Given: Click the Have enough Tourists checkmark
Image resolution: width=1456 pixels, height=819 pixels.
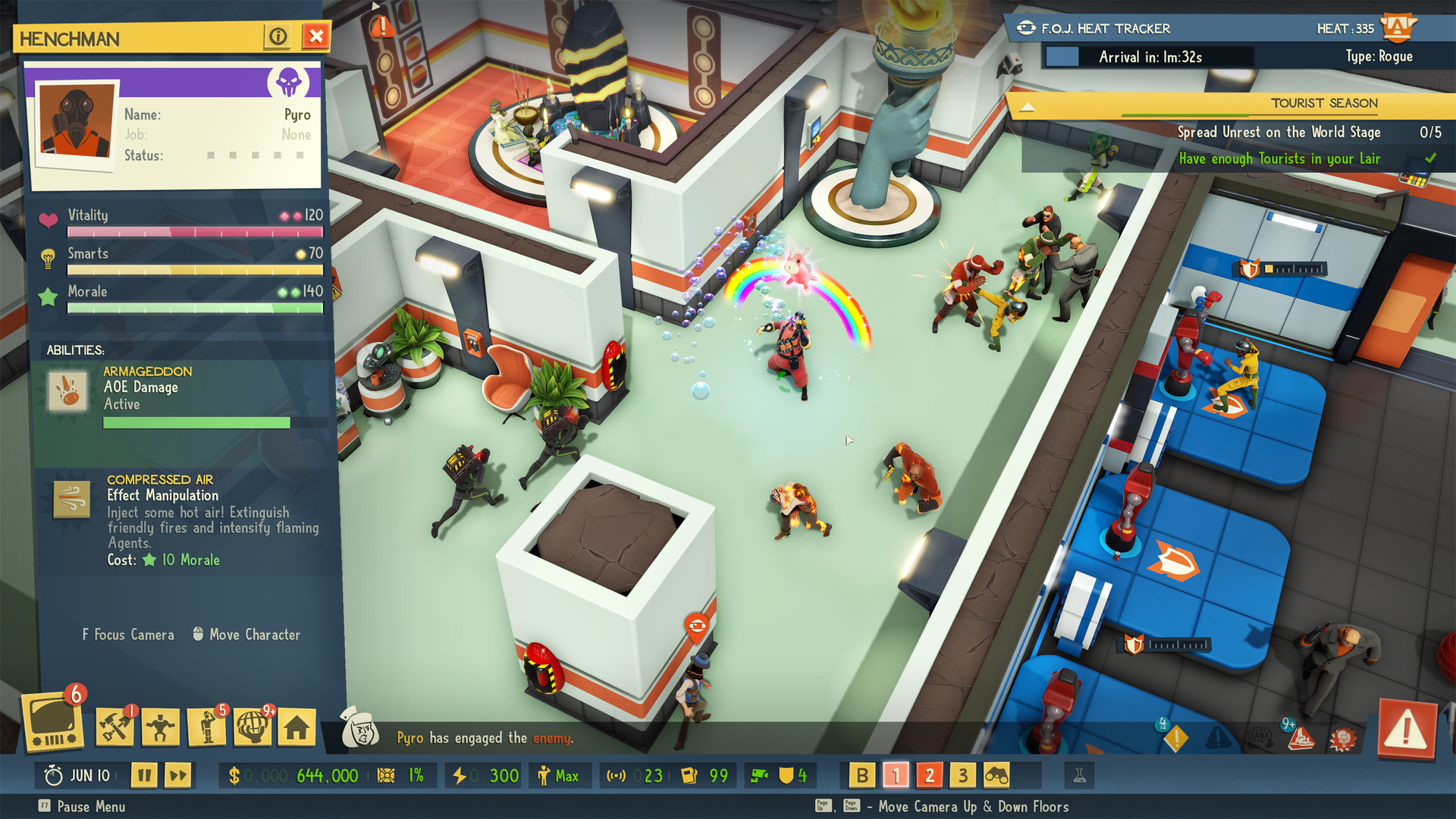Looking at the screenshot, I should [x=1432, y=158].
